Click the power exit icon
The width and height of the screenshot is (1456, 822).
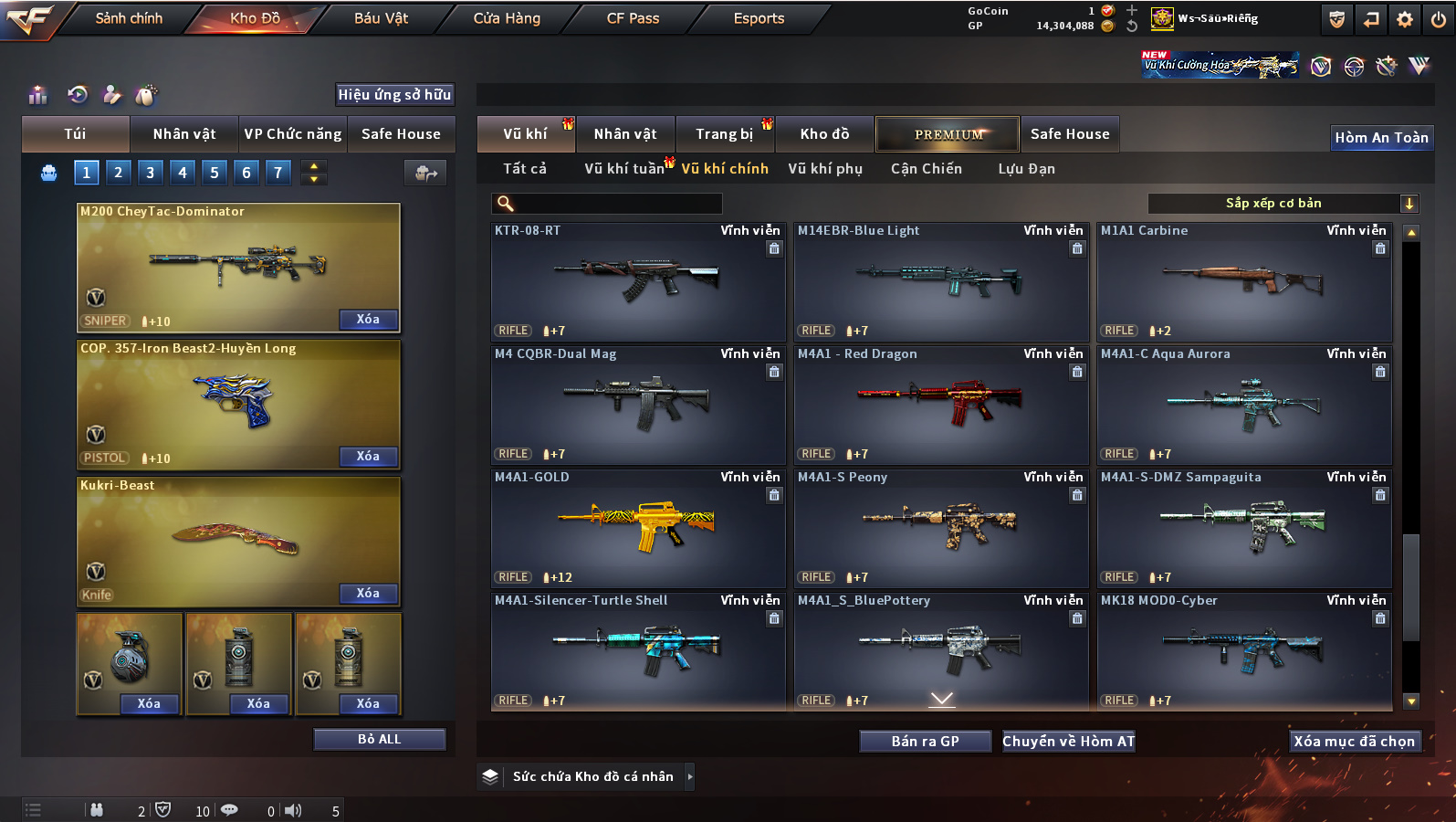tap(1439, 19)
